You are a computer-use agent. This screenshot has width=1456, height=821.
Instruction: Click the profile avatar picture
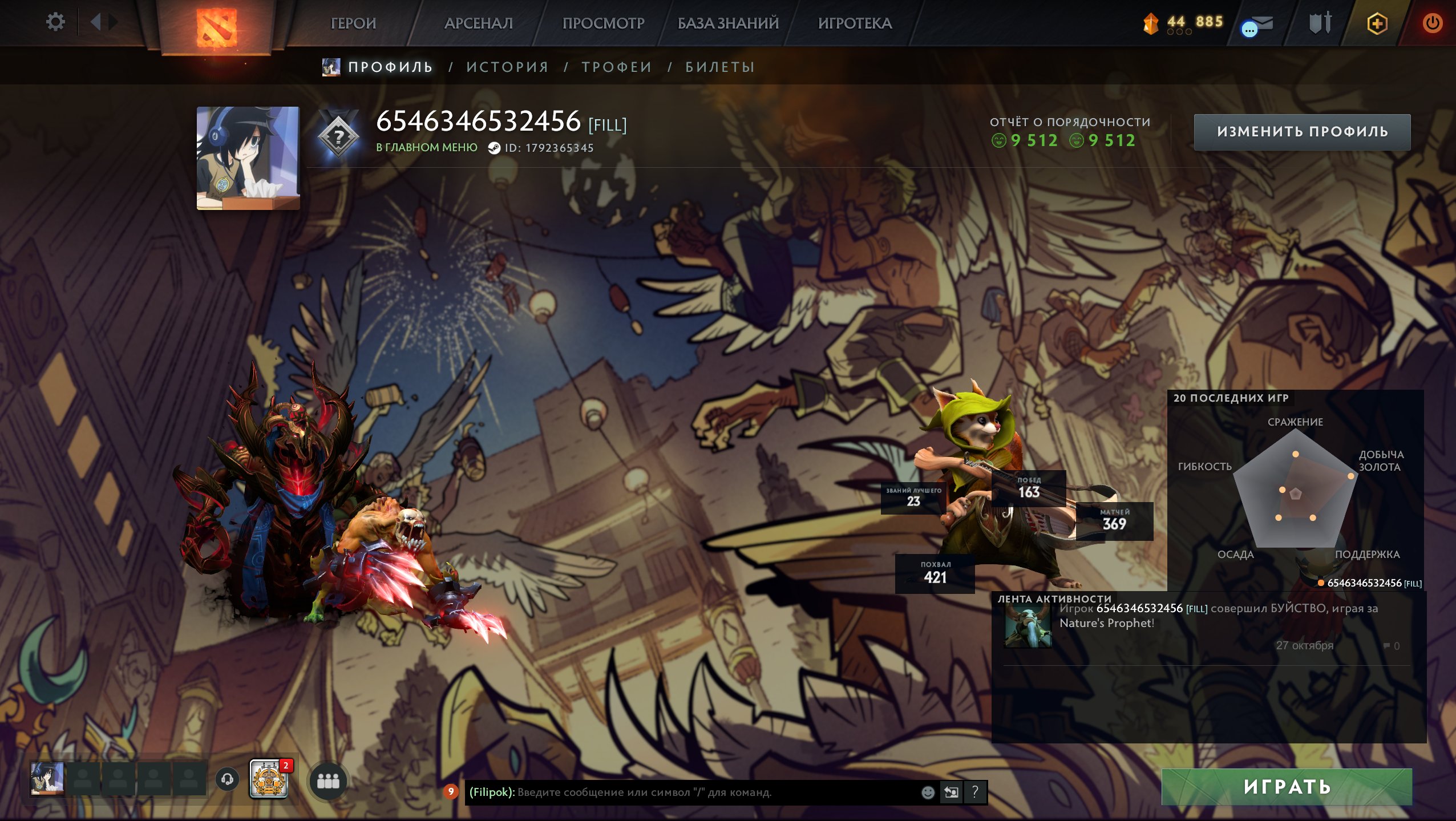pos(248,158)
